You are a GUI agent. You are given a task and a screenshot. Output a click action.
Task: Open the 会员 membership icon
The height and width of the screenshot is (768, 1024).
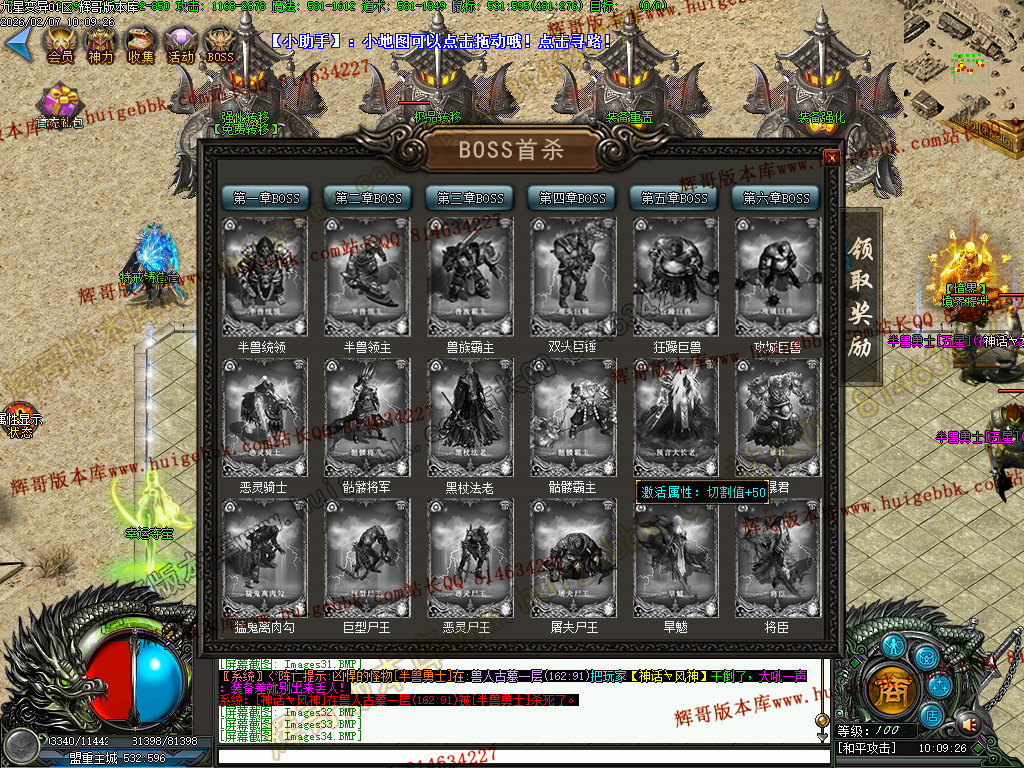pos(60,44)
